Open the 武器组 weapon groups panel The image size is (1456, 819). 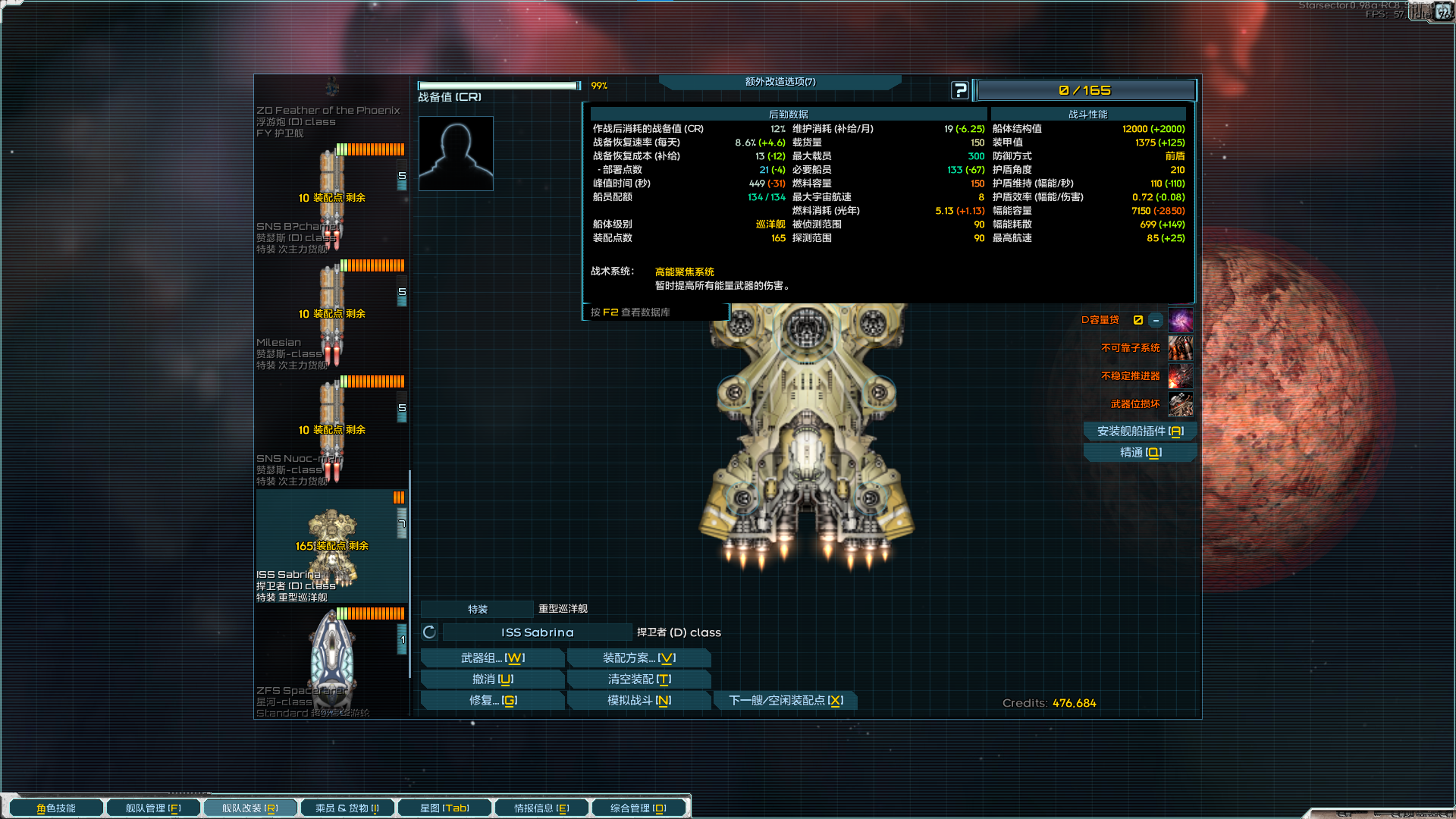coord(492,658)
